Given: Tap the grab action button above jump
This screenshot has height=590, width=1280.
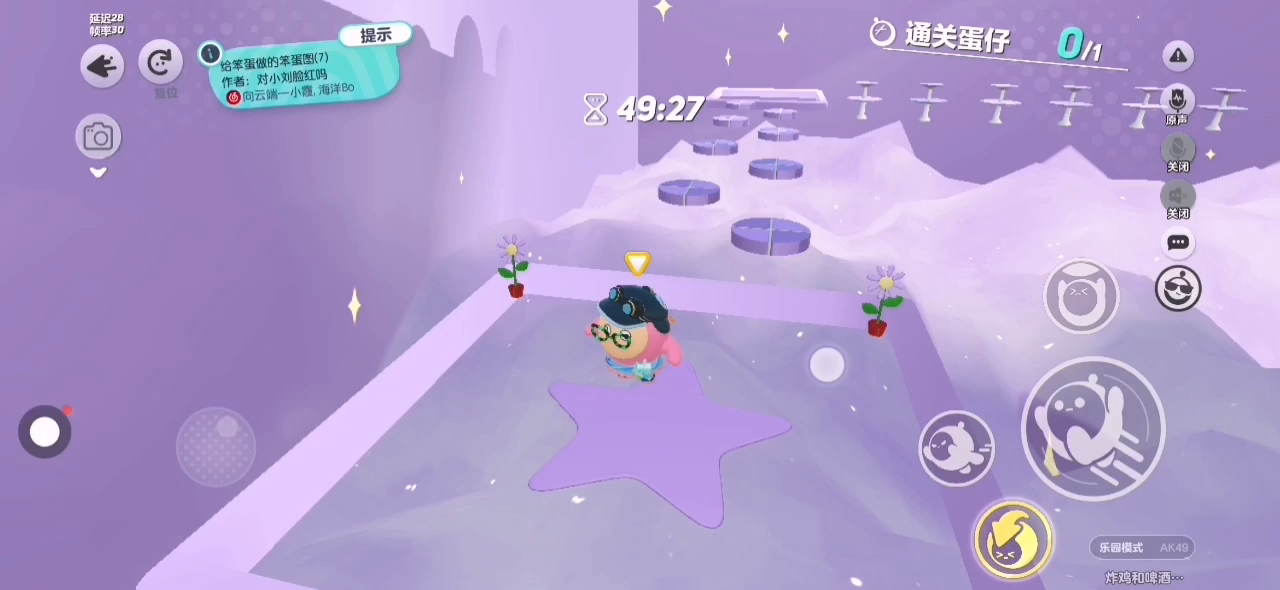Looking at the screenshot, I should 1080,296.
